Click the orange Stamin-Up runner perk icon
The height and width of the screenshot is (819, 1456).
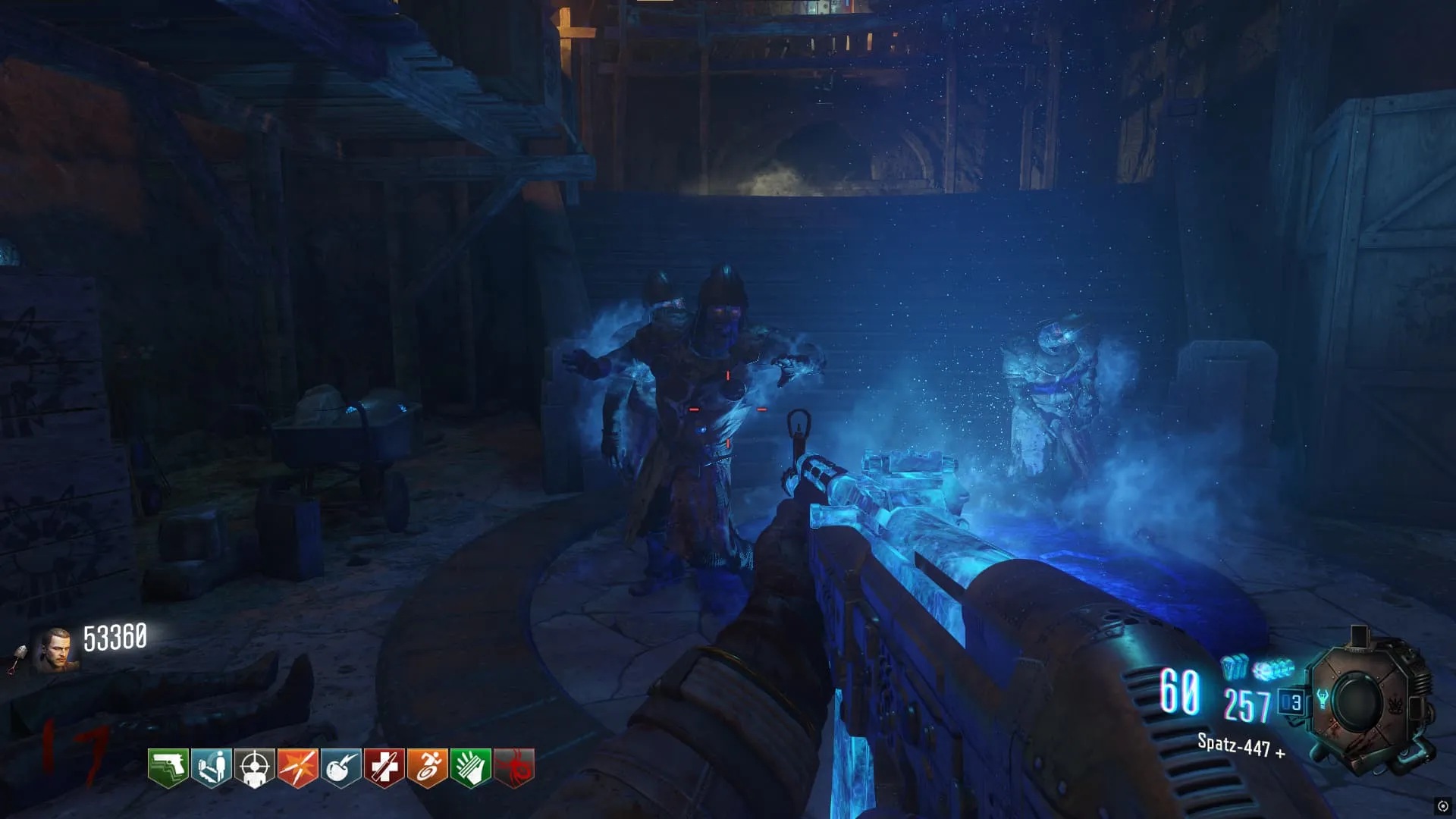click(x=428, y=768)
